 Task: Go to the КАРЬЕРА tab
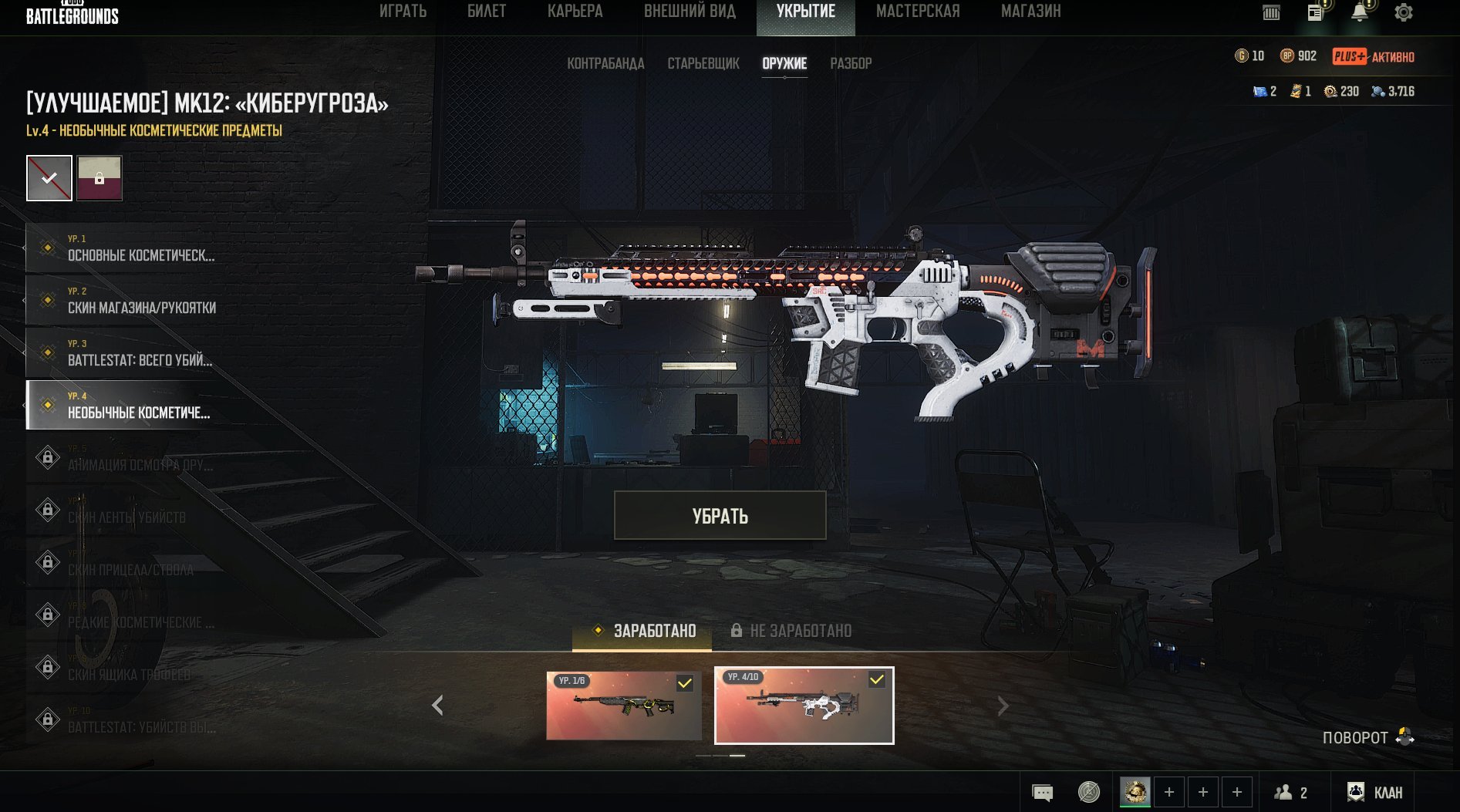click(x=575, y=12)
